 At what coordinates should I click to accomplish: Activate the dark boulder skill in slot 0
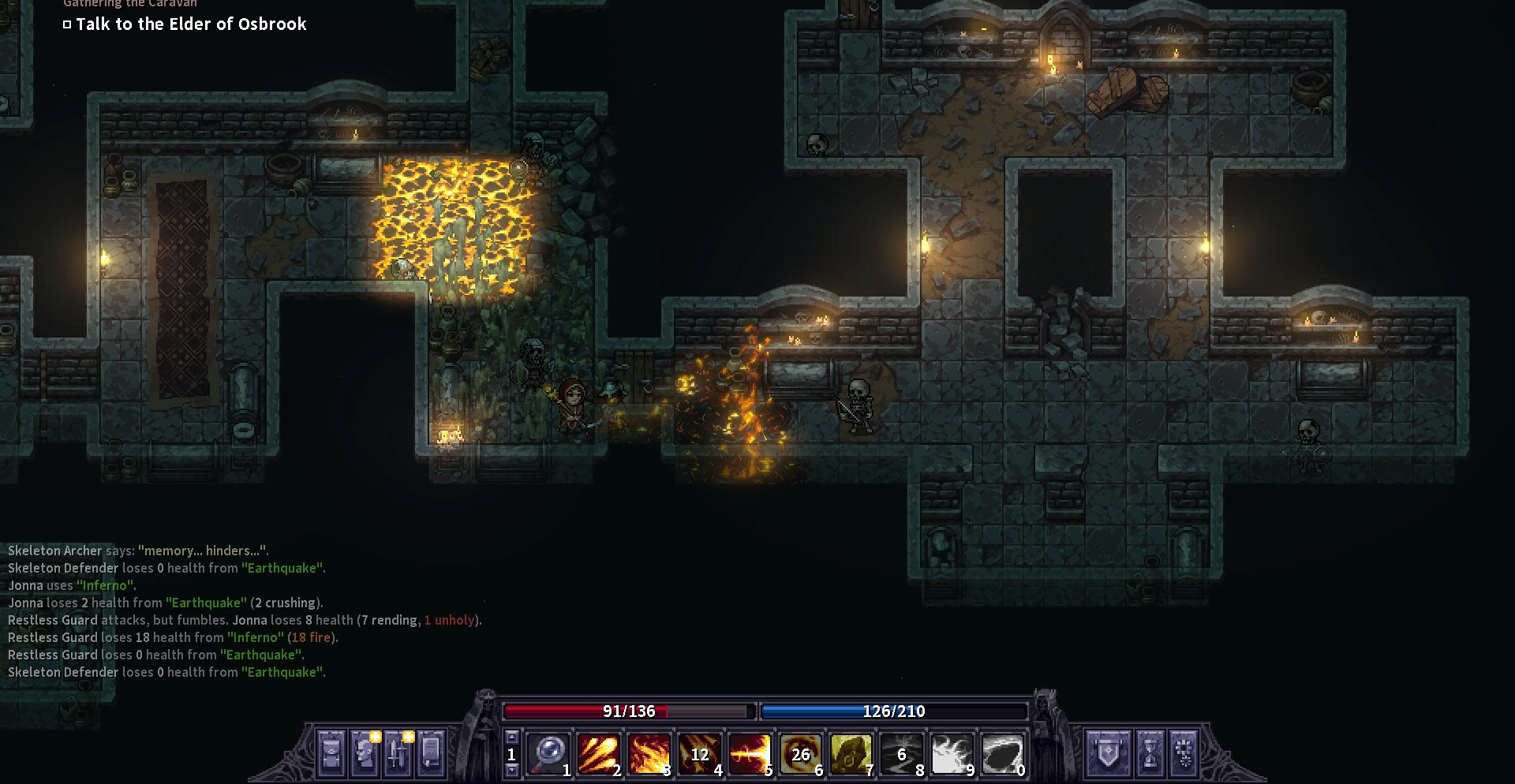click(1002, 753)
